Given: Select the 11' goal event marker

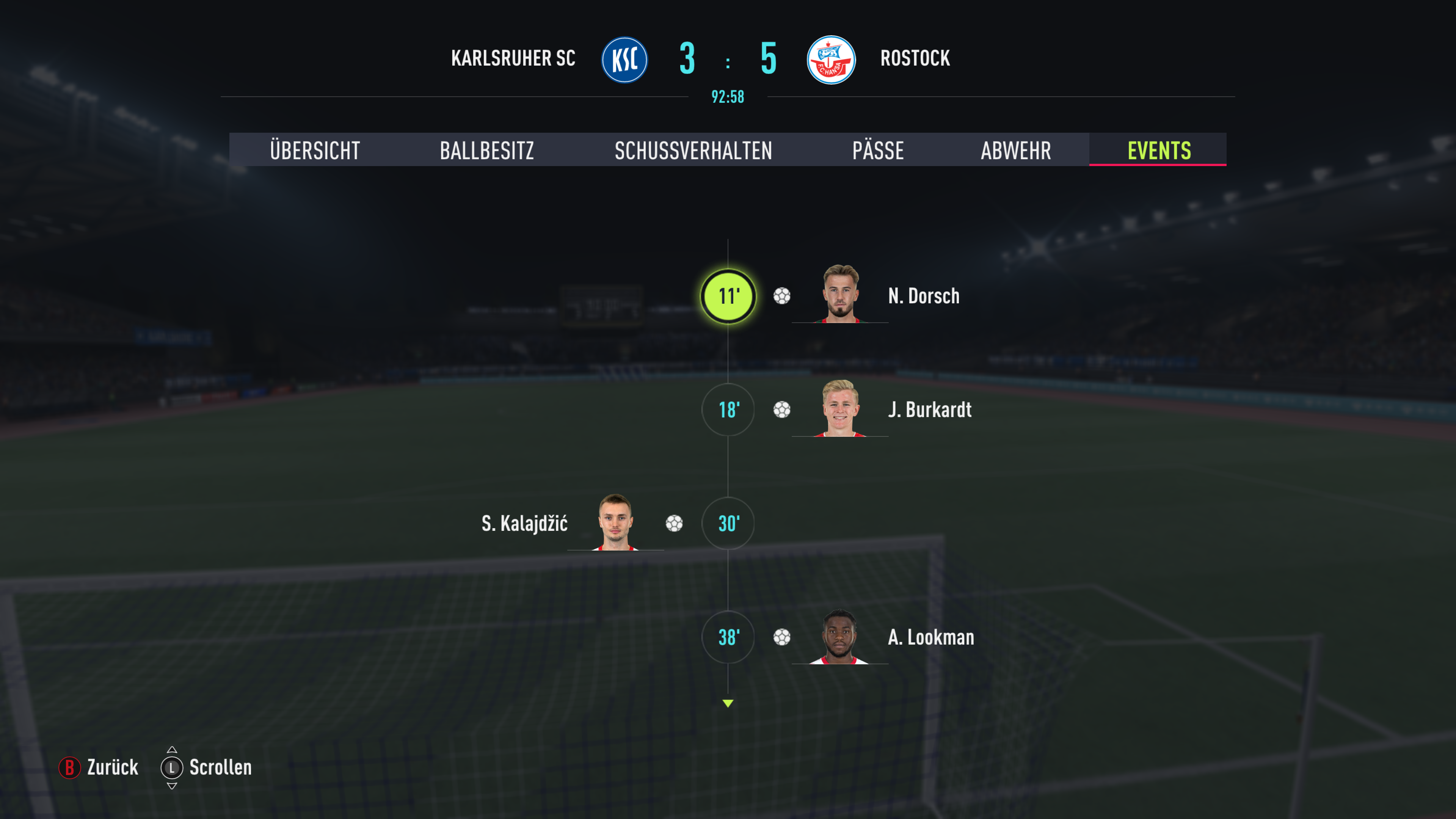Looking at the screenshot, I should tap(728, 296).
